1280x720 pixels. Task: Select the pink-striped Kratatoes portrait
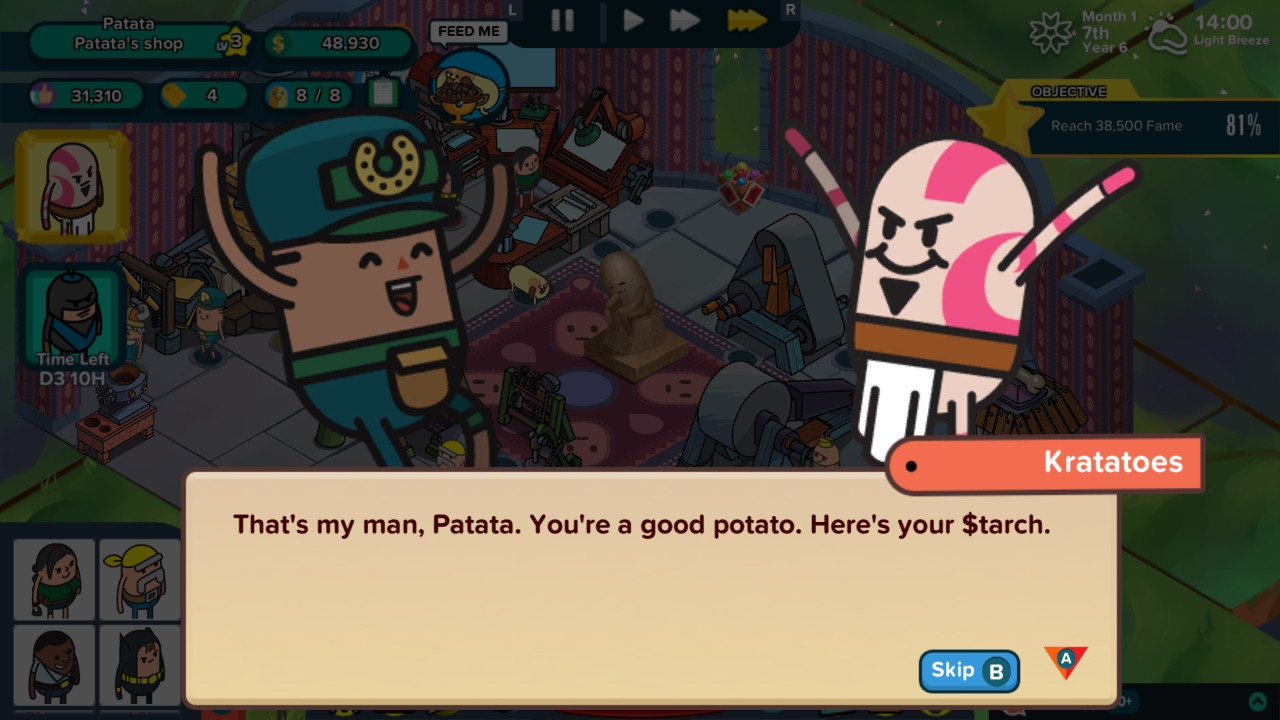coord(72,187)
